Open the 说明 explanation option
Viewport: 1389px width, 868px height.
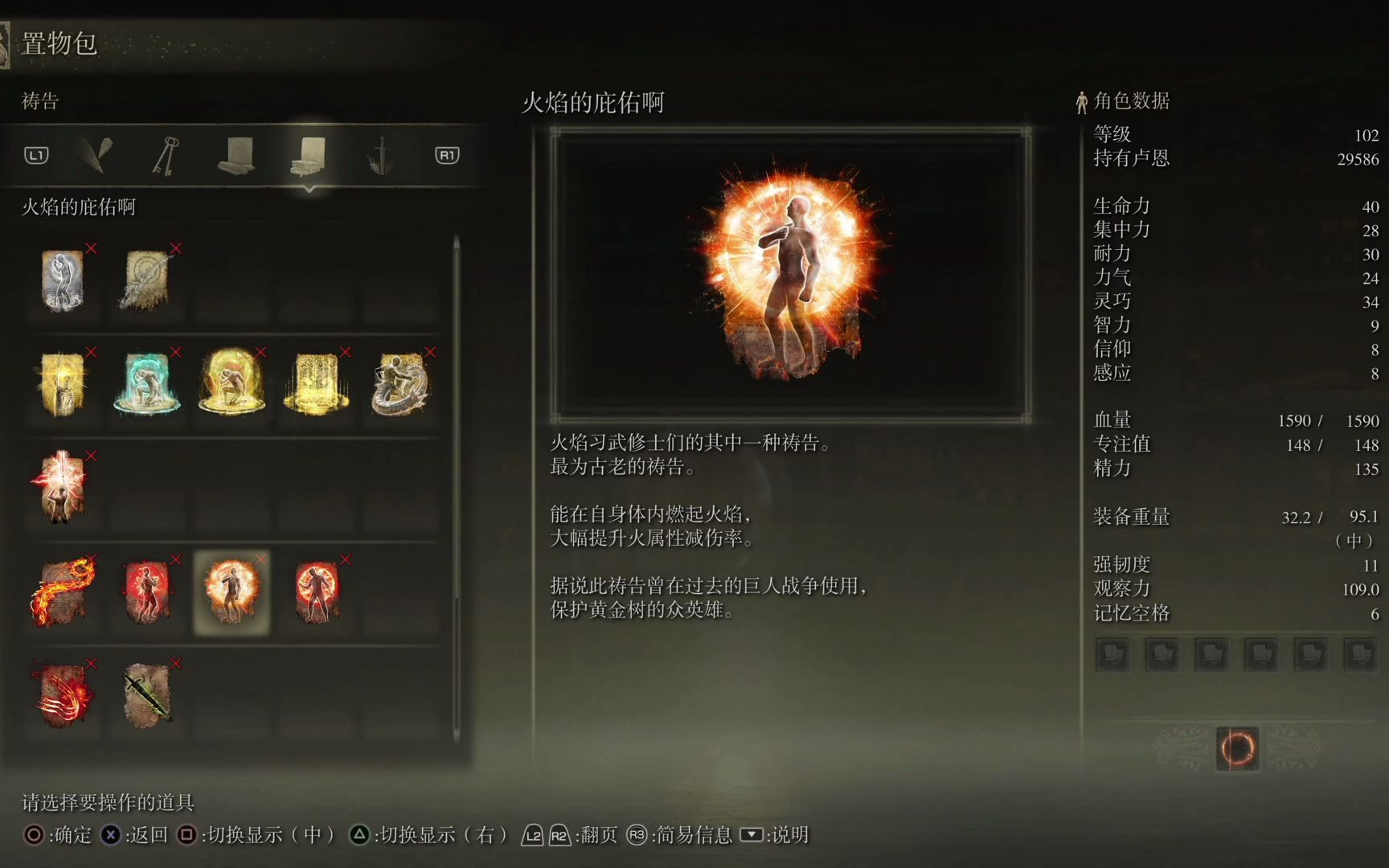[790, 834]
